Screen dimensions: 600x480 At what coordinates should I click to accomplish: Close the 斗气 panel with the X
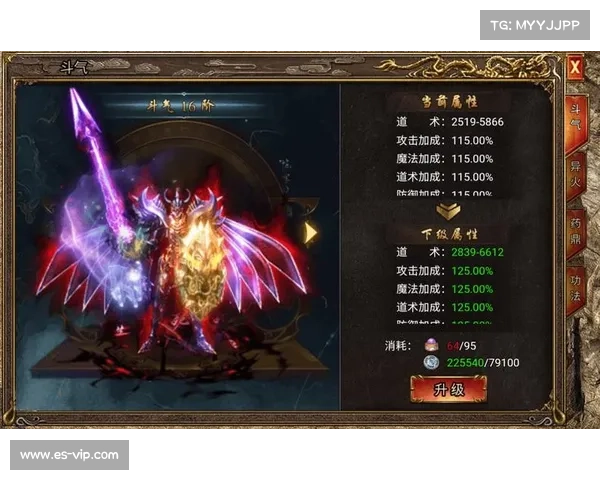pos(575,69)
